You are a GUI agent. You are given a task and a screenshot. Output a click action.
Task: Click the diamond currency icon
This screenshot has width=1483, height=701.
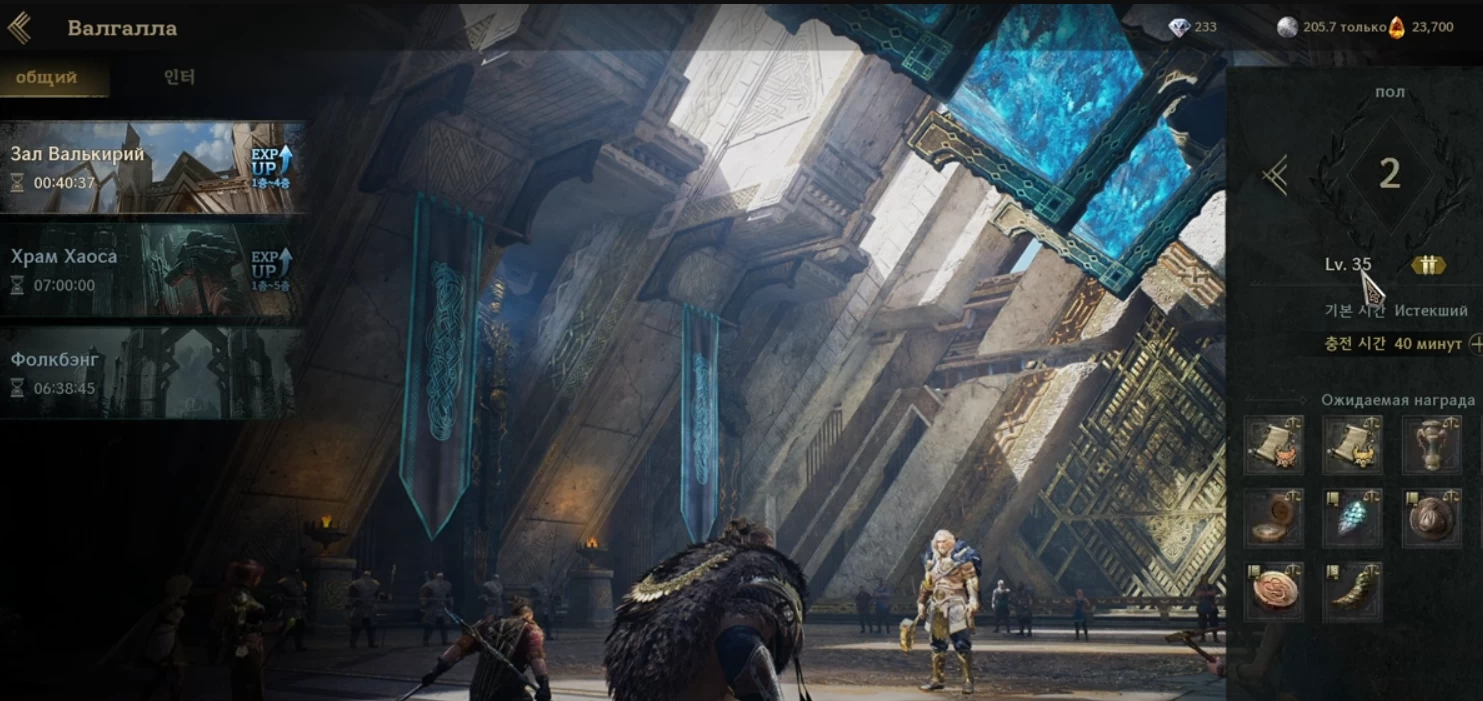pos(1180,28)
